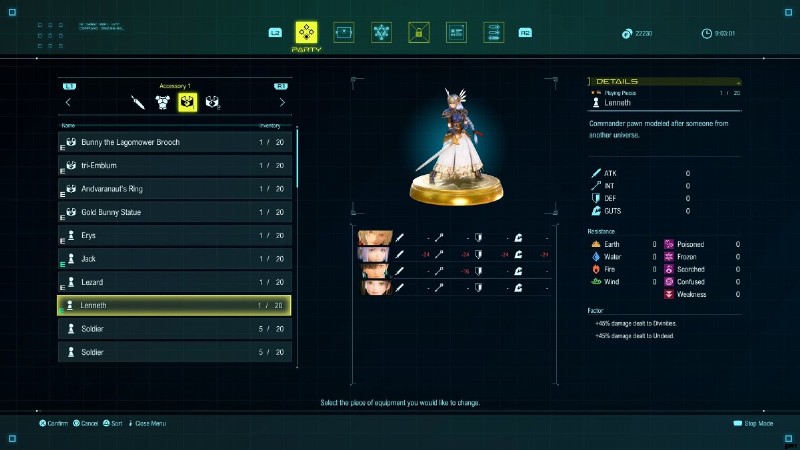Select the lavender-haired character portrait
This screenshot has height=450, width=800.
pos(373,254)
